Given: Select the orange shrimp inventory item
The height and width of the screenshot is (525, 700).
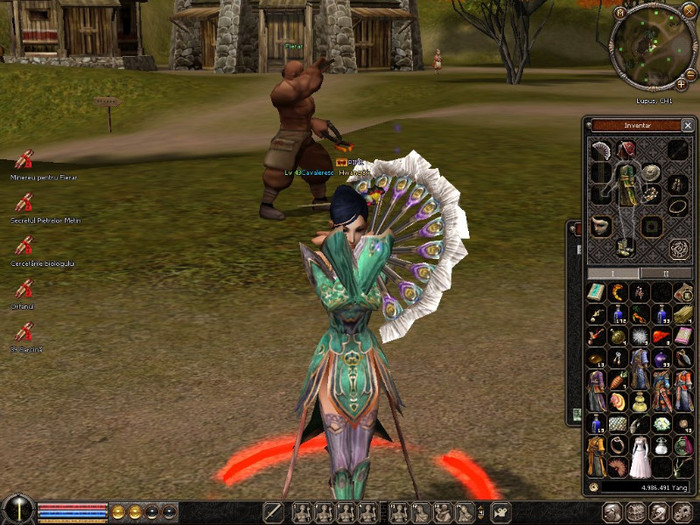Looking at the screenshot, I should coord(617,292).
